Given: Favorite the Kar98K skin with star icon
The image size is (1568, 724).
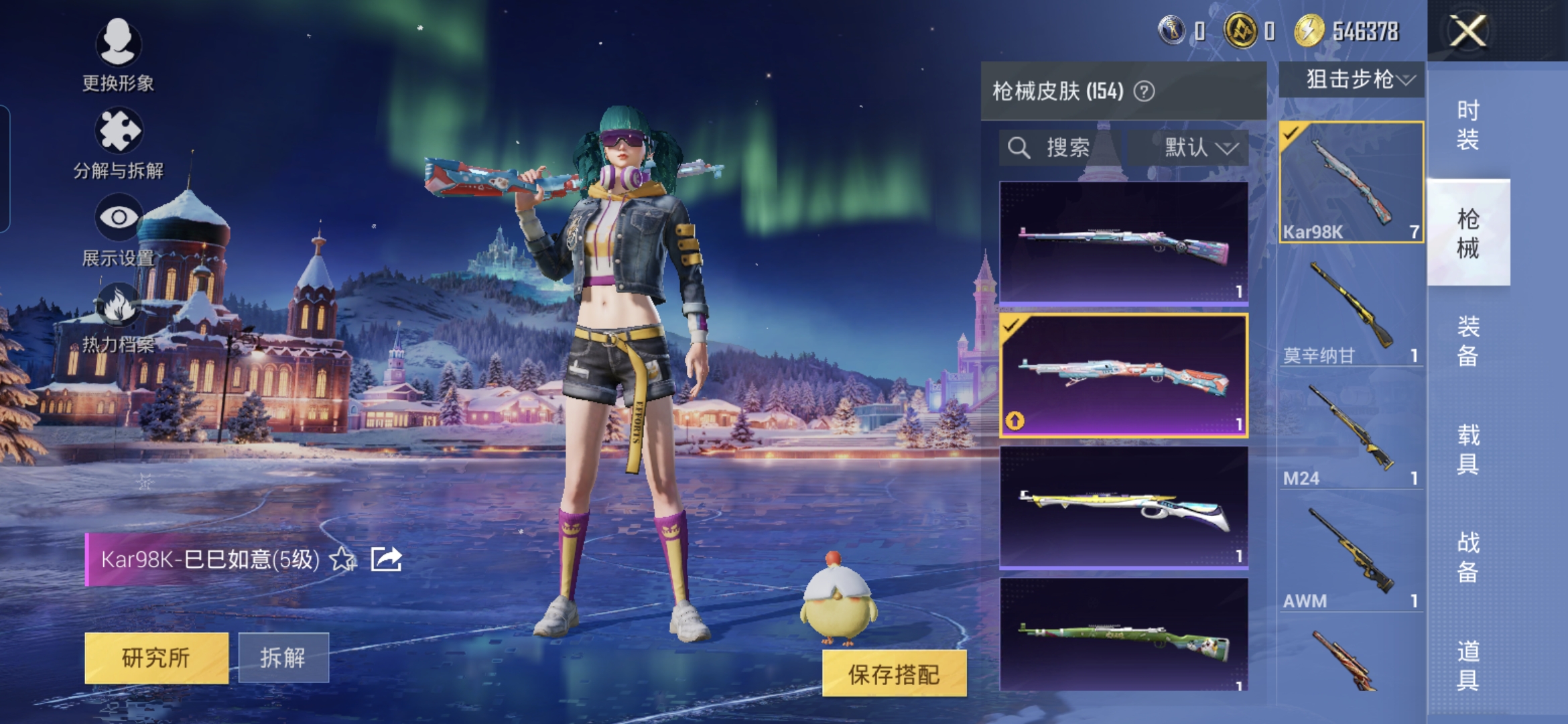Looking at the screenshot, I should click(x=342, y=559).
